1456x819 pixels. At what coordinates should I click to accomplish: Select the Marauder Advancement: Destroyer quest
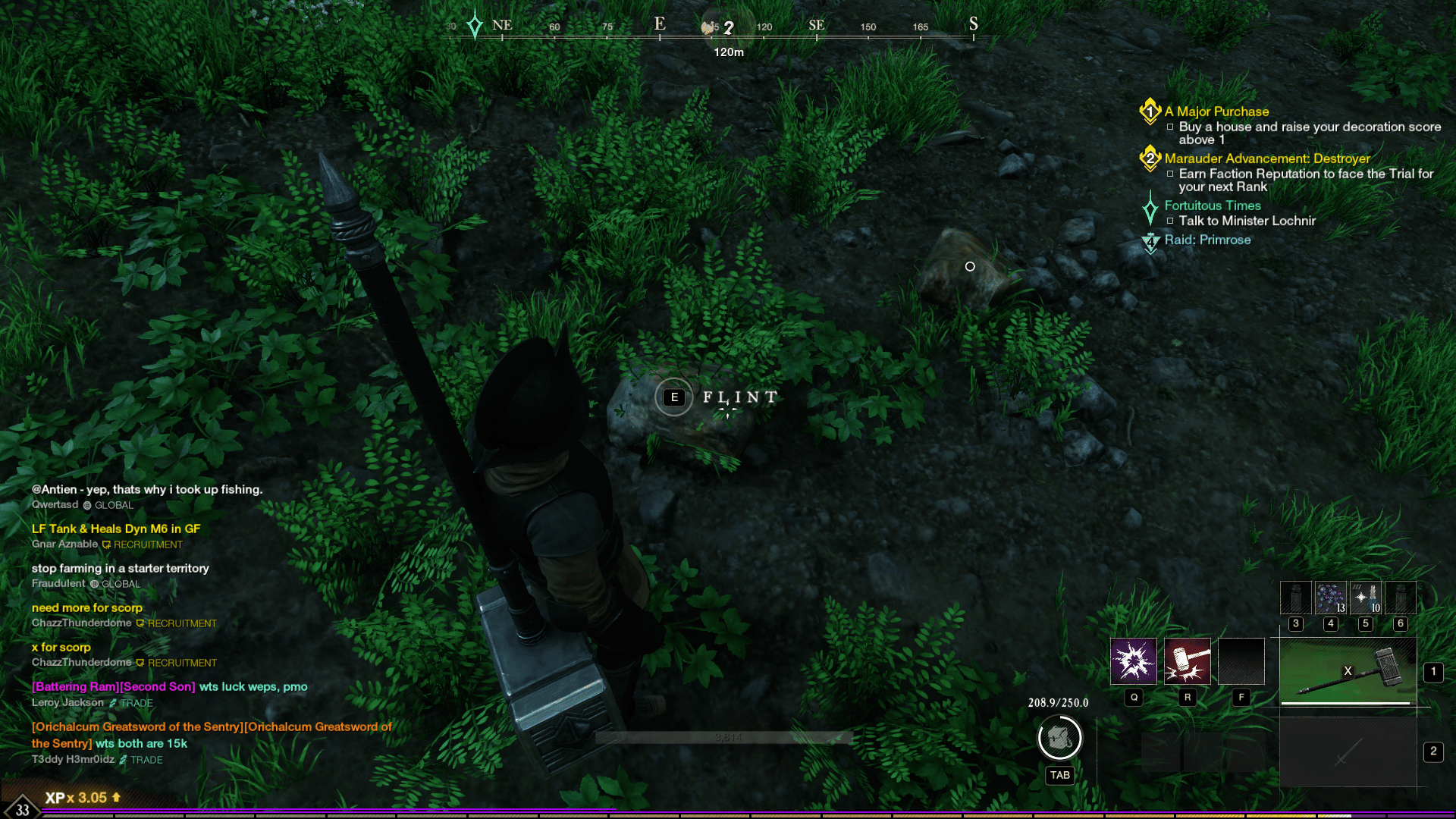1266,158
